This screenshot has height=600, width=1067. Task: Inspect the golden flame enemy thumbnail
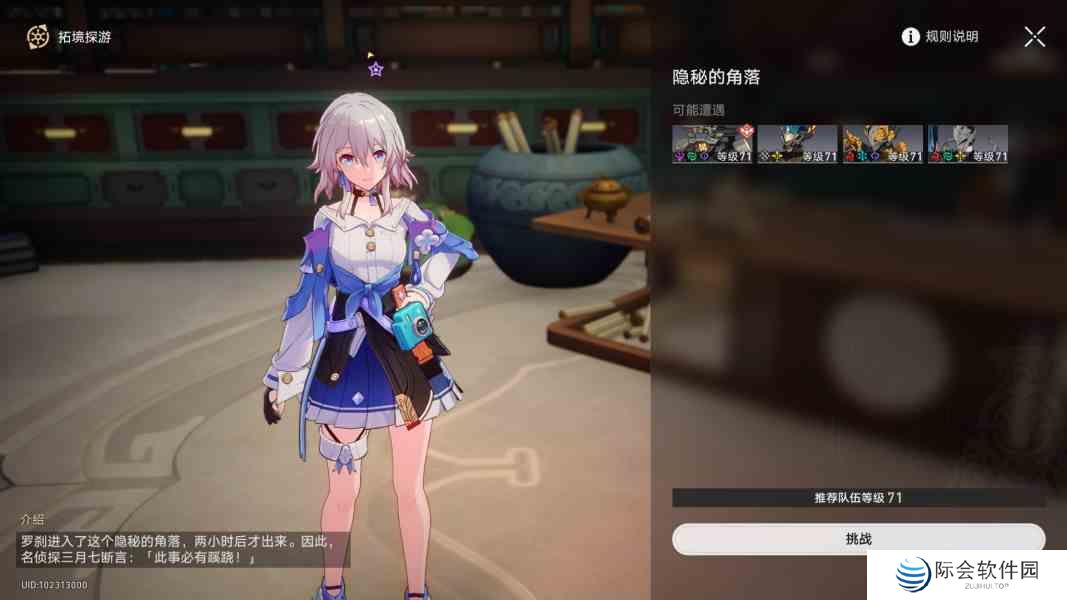click(882, 144)
